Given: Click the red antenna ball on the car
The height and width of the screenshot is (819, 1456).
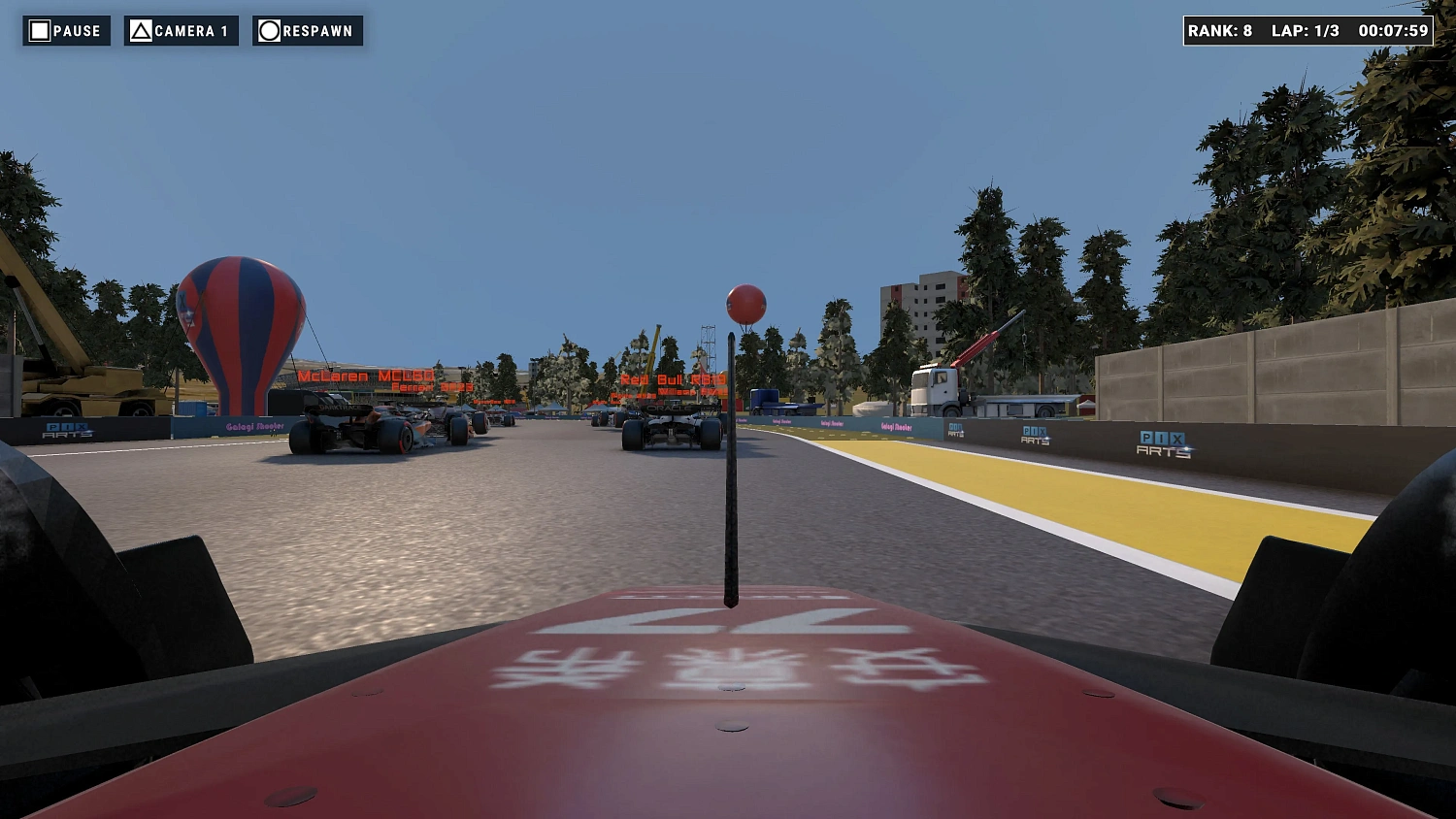Looking at the screenshot, I should (744, 306).
